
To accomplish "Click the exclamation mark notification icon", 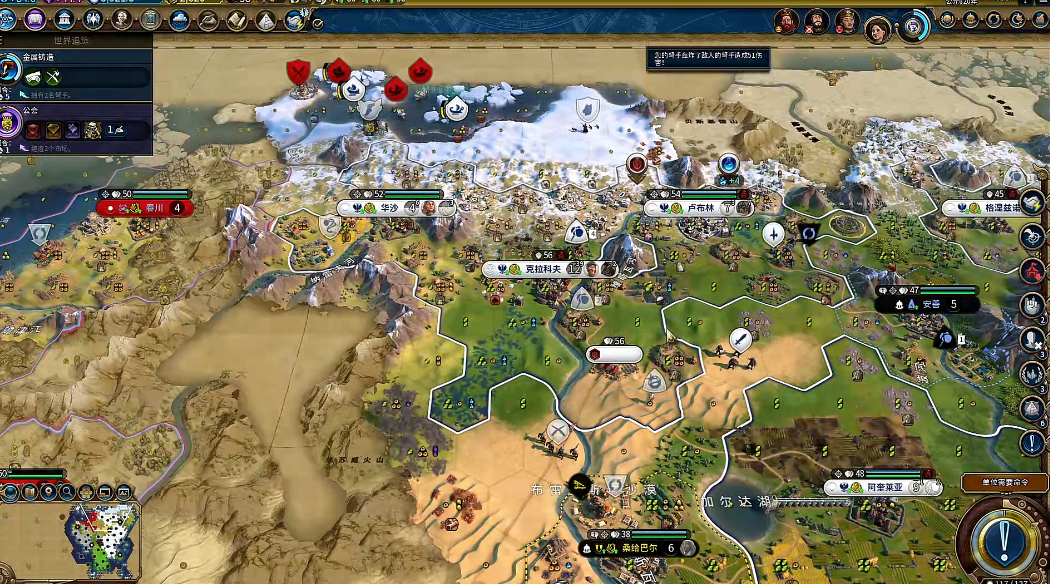I will pos(1031,442).
